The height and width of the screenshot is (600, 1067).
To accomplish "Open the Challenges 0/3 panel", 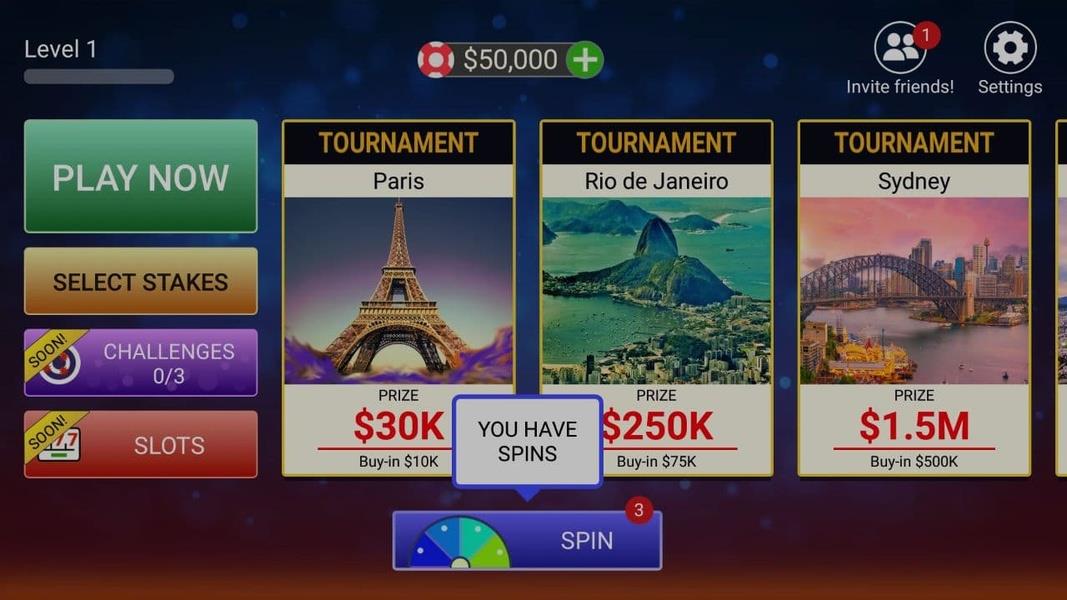I will click(140, 363).
